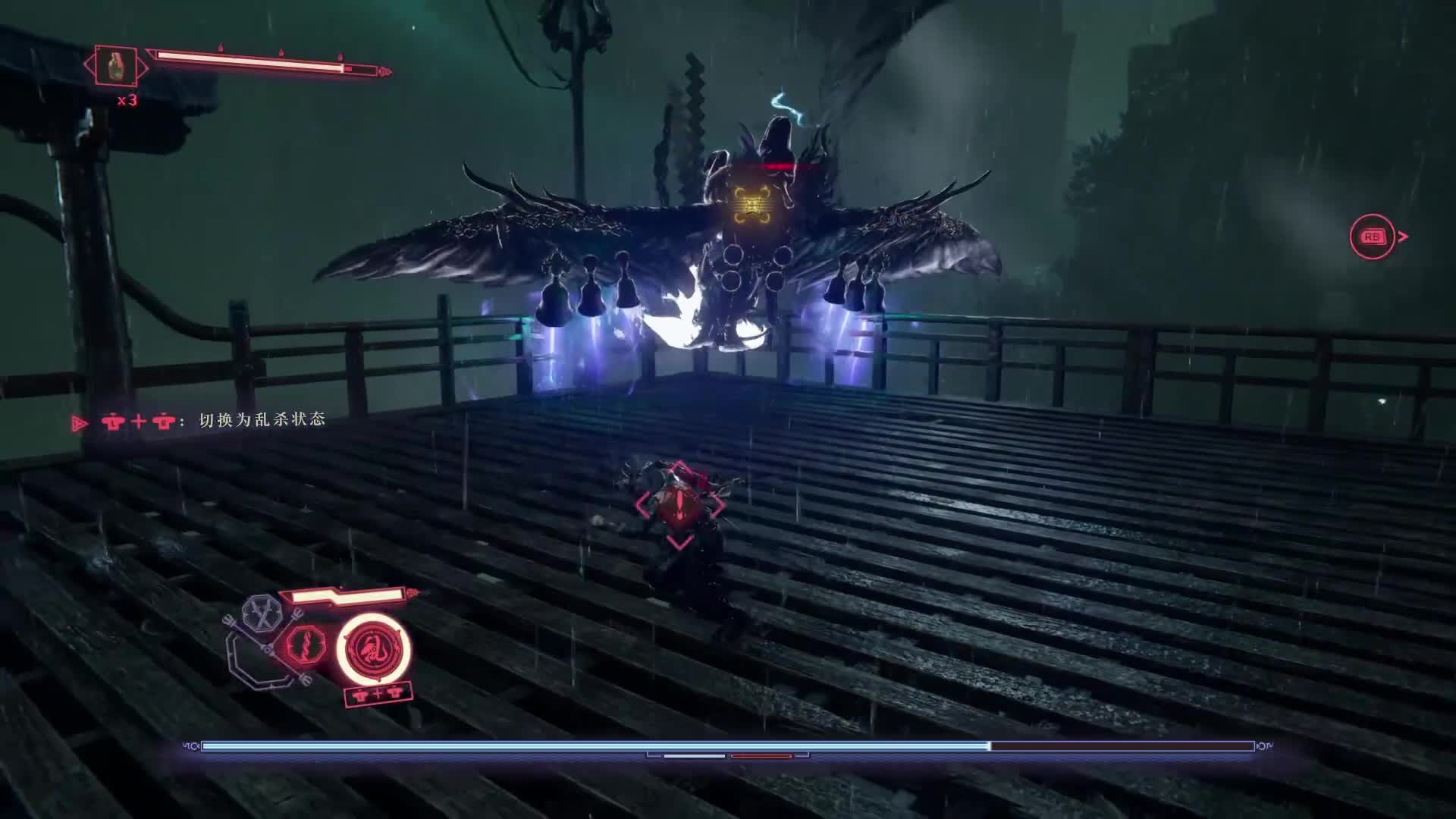Choose the crossed swords weapon icon

(262, 613)
